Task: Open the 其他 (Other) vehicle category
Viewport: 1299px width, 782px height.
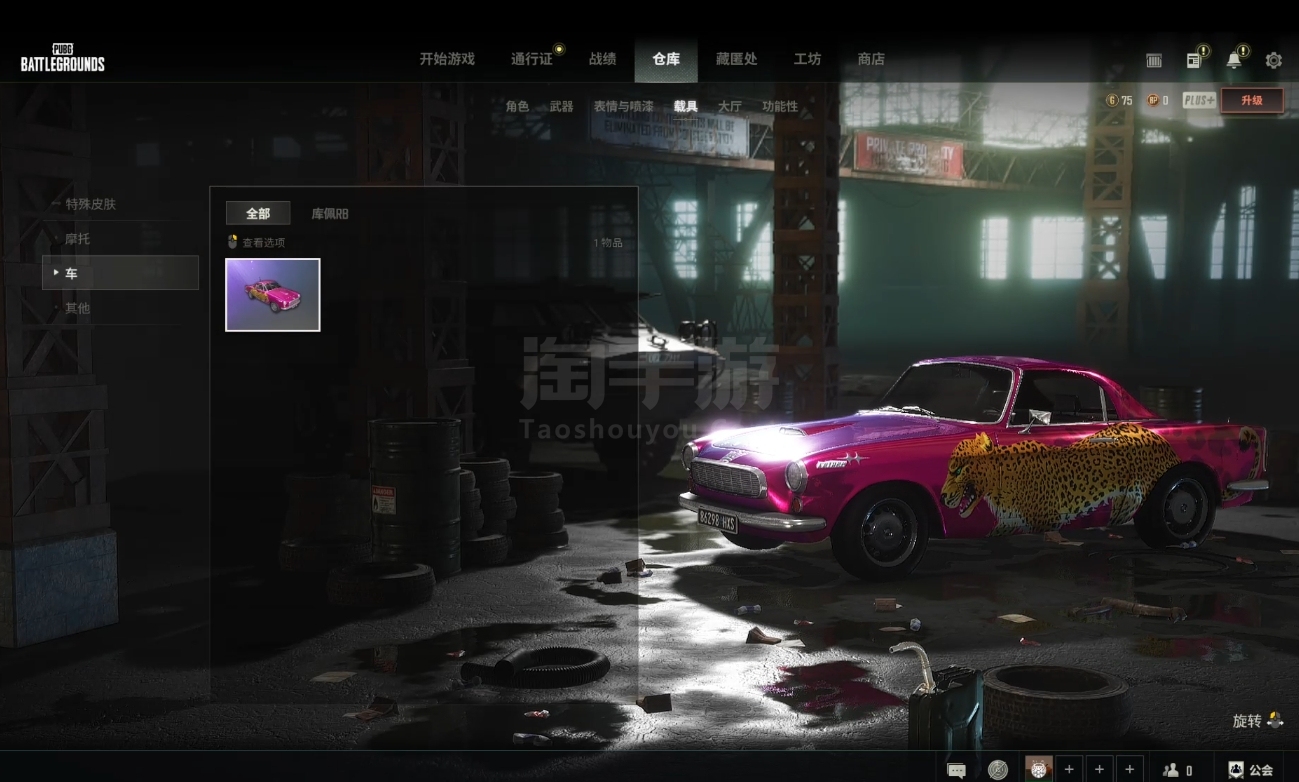Action: 78,308
